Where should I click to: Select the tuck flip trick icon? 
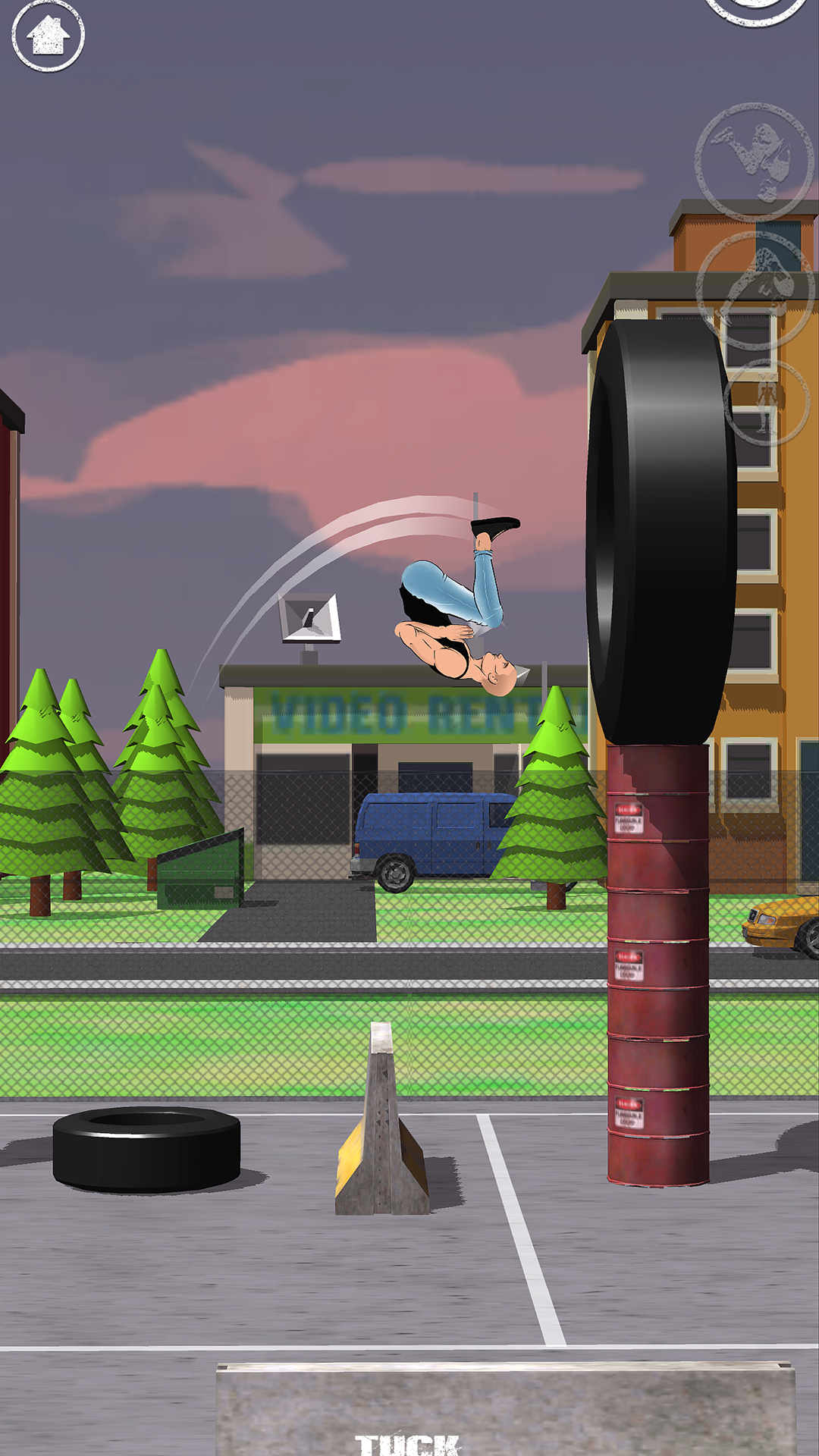[754, 162]
